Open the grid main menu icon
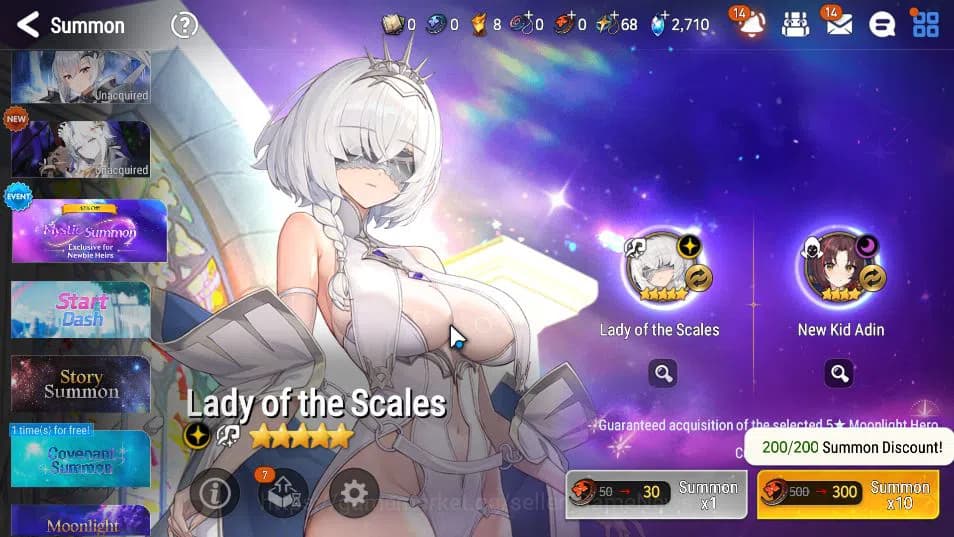Image resolution: width=954 pixels, height=537 pixels. [926, 25]
